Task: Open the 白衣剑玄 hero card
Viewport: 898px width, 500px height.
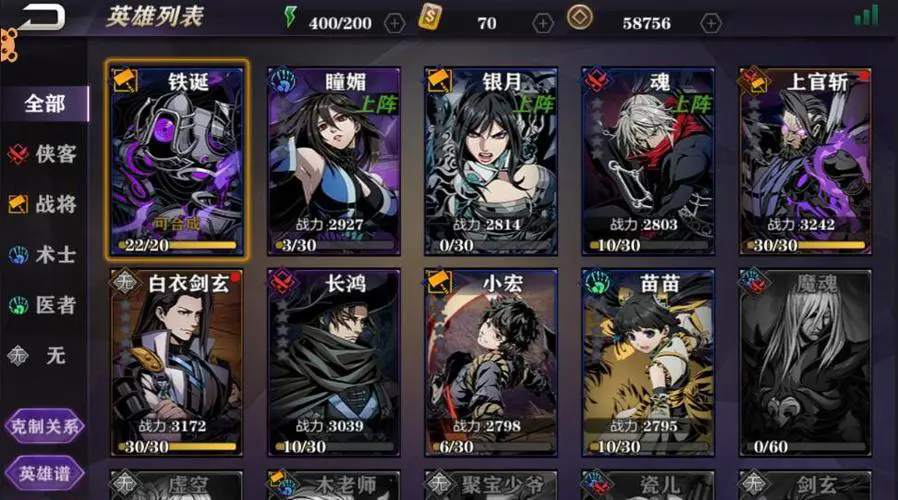Action: coord(177,362)
